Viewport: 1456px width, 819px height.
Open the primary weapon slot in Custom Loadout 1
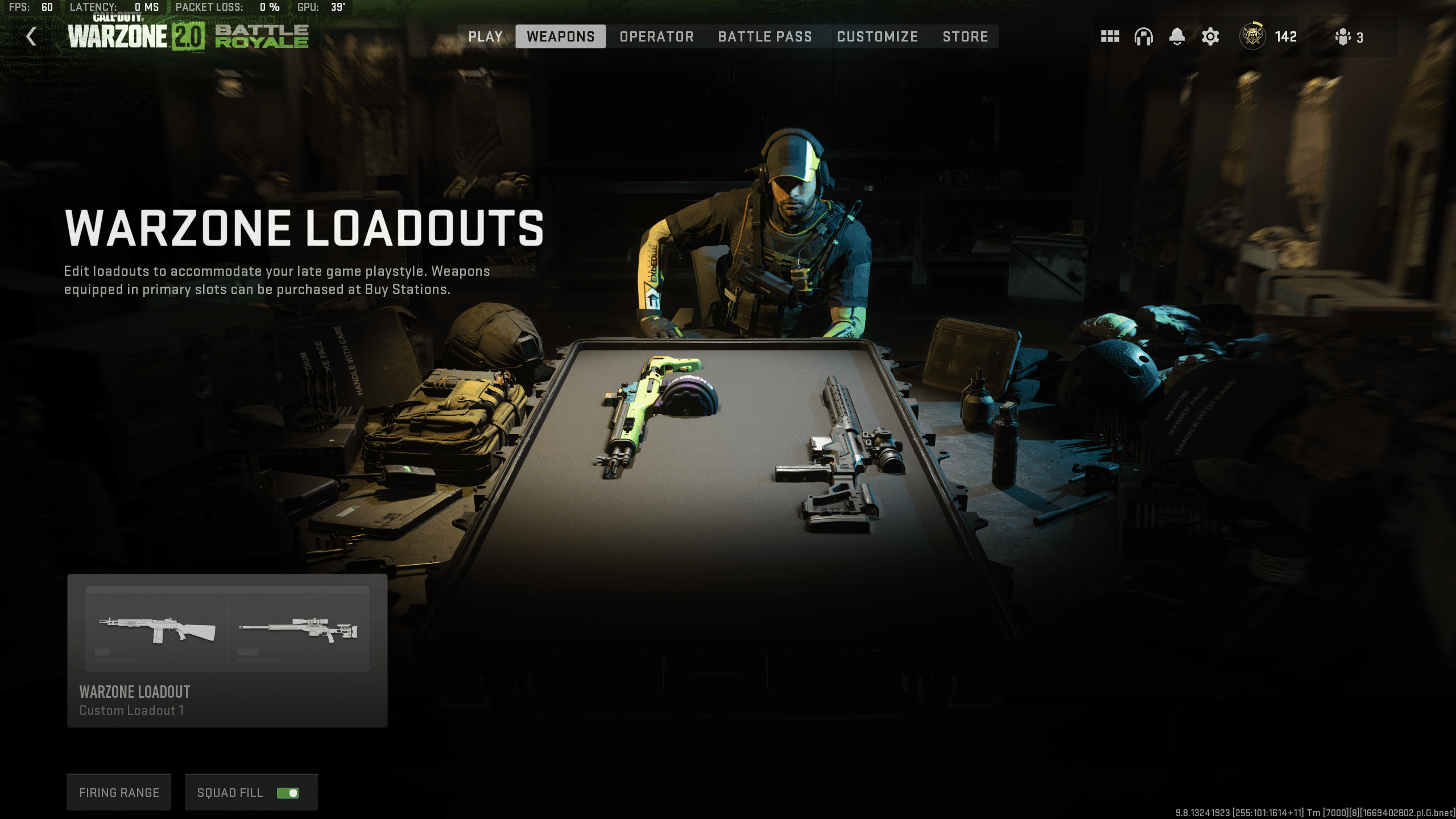(157, 628)
